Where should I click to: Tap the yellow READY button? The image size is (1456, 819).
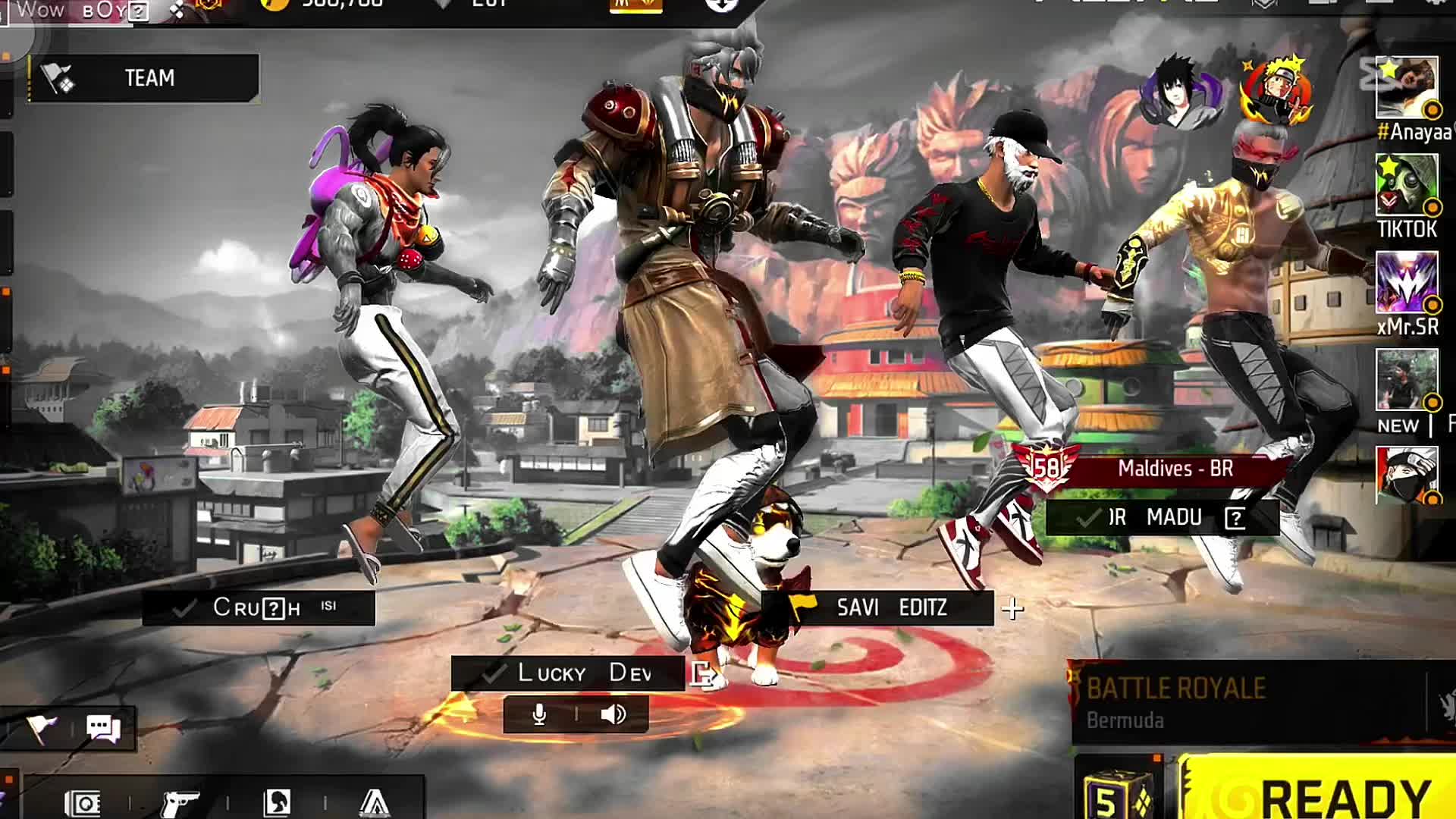point(1319,792)
